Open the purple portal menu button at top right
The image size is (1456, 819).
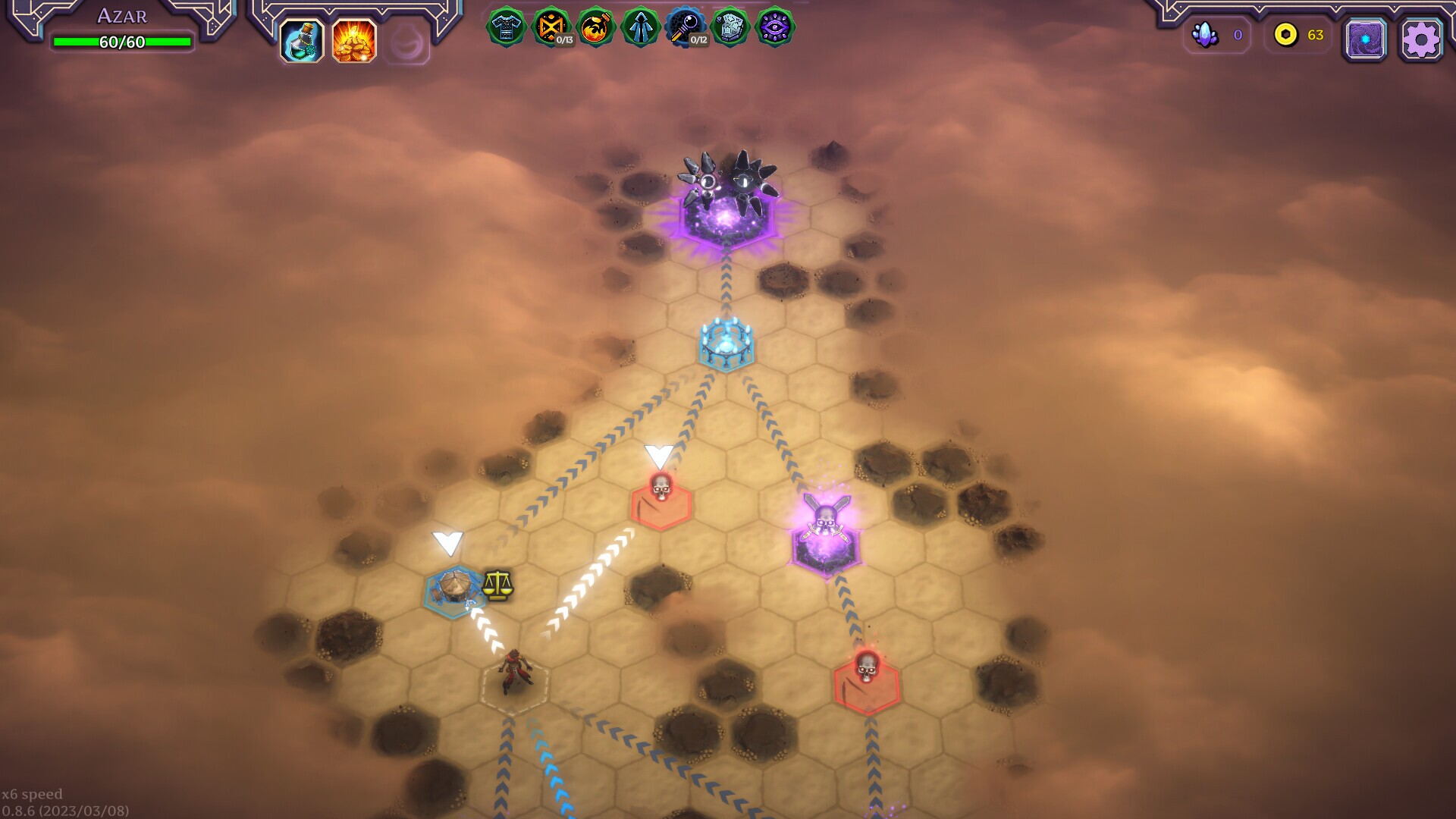pos(1365,39)
